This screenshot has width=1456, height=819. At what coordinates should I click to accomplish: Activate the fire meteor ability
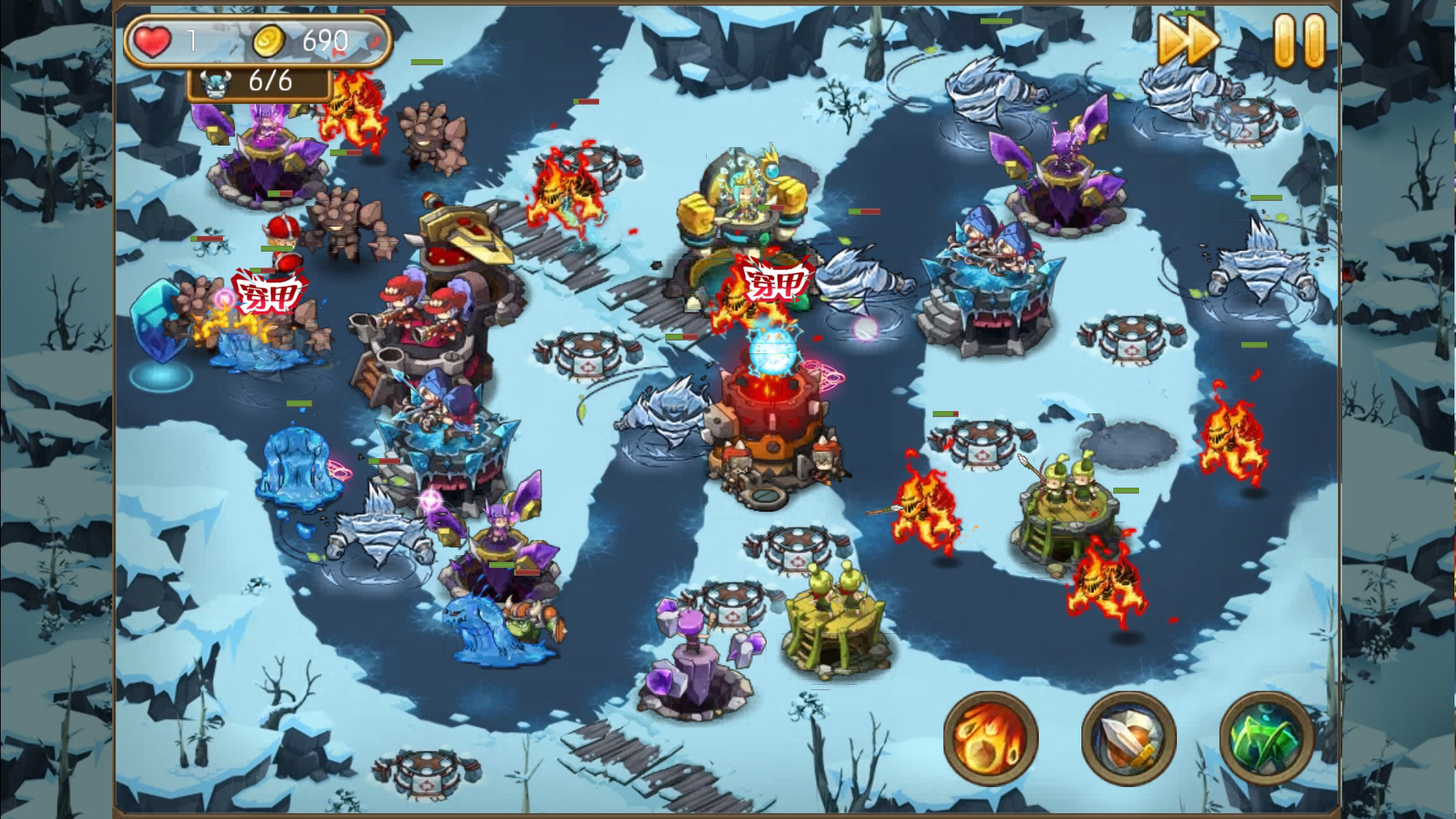coord(991,737)
